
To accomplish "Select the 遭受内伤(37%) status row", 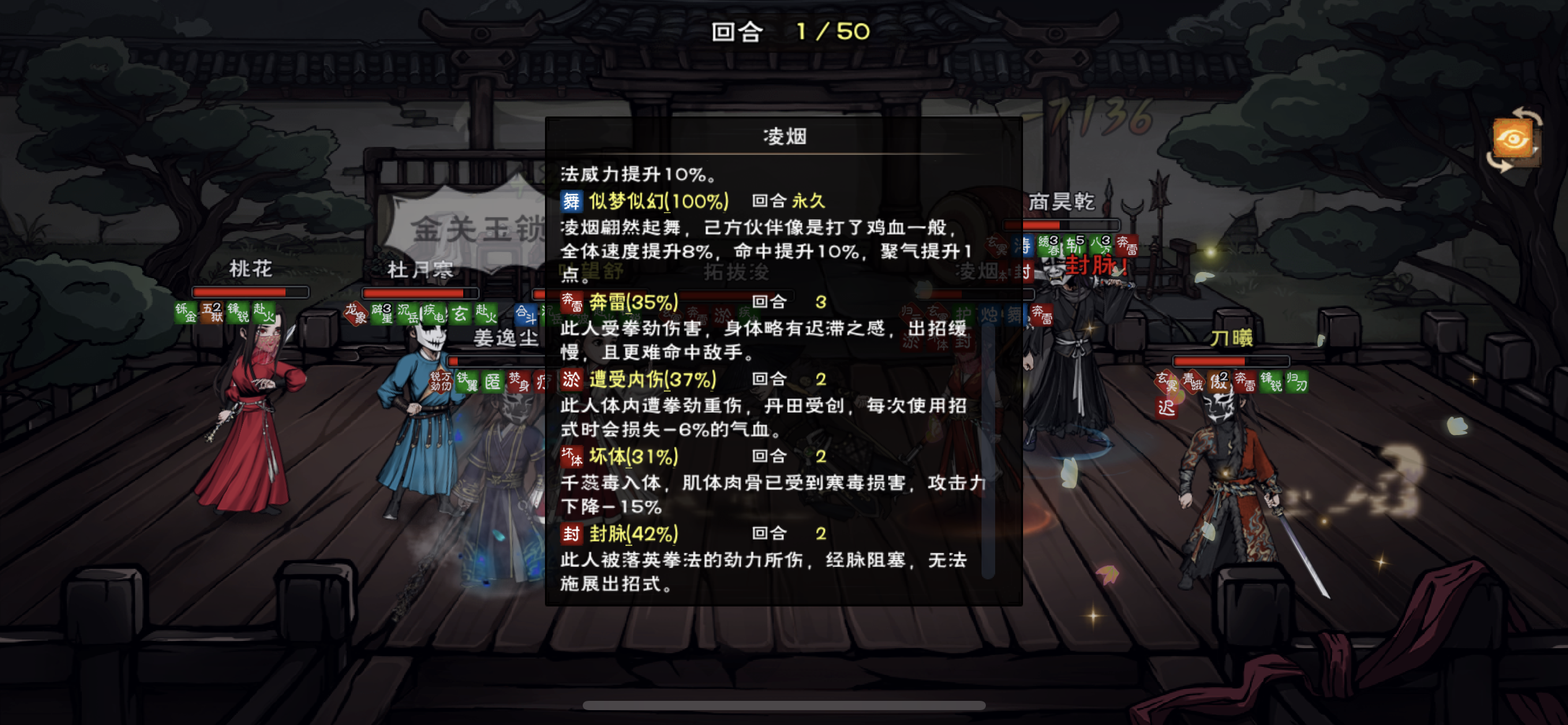I will tap(651, 379).
